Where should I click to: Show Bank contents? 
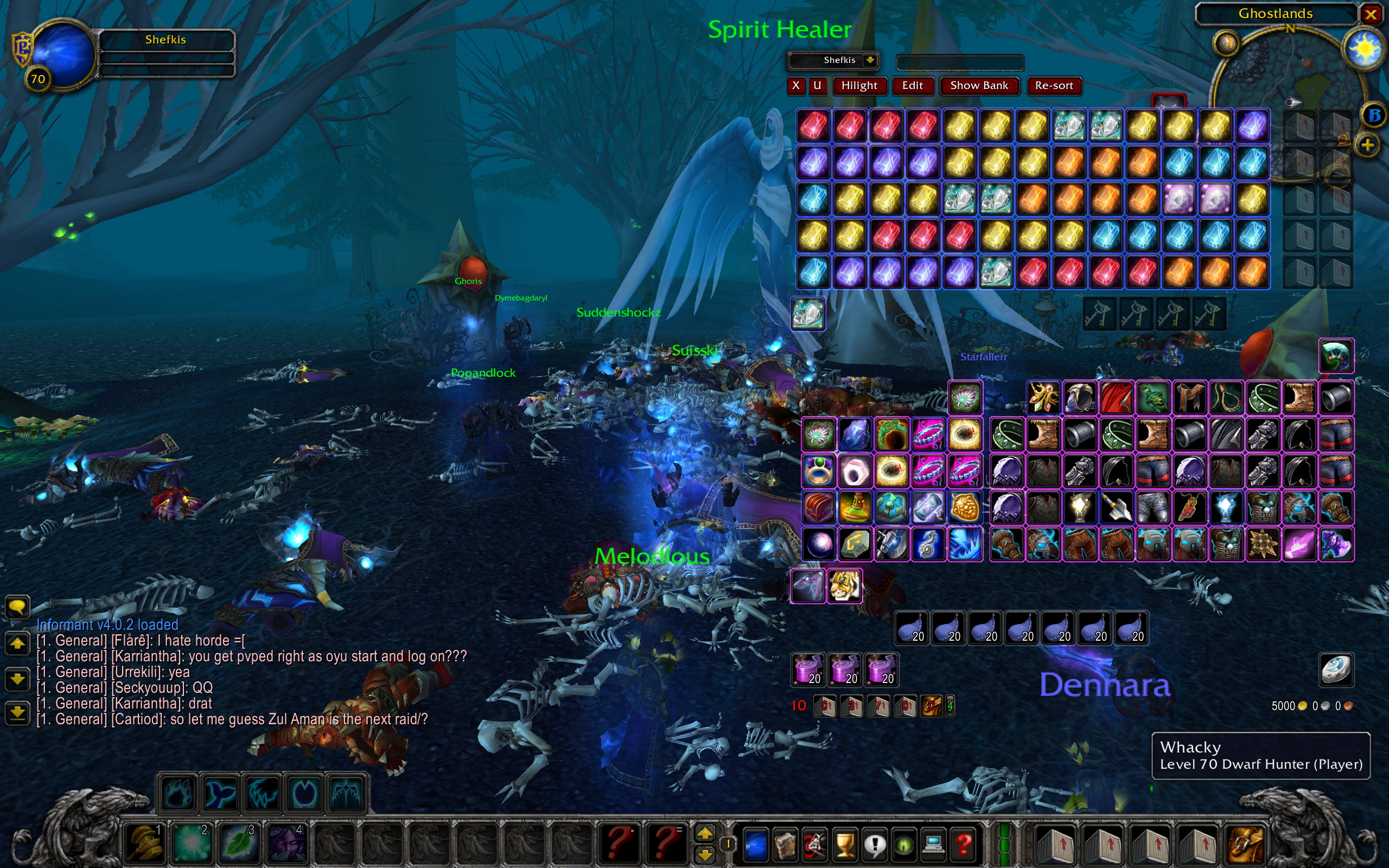coord(979,86)
